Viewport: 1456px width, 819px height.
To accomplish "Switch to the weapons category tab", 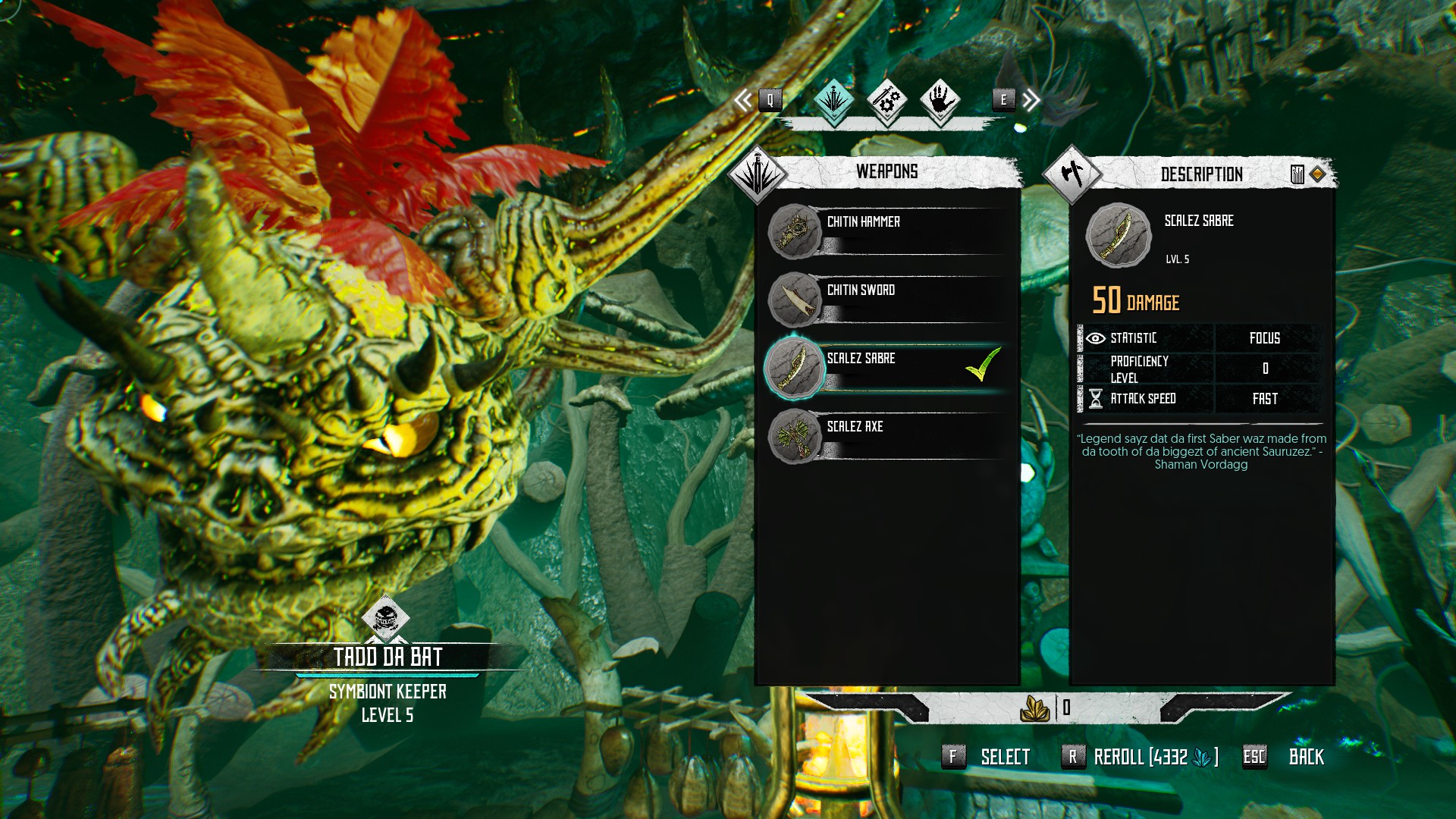I will click(x=834, y=99).
